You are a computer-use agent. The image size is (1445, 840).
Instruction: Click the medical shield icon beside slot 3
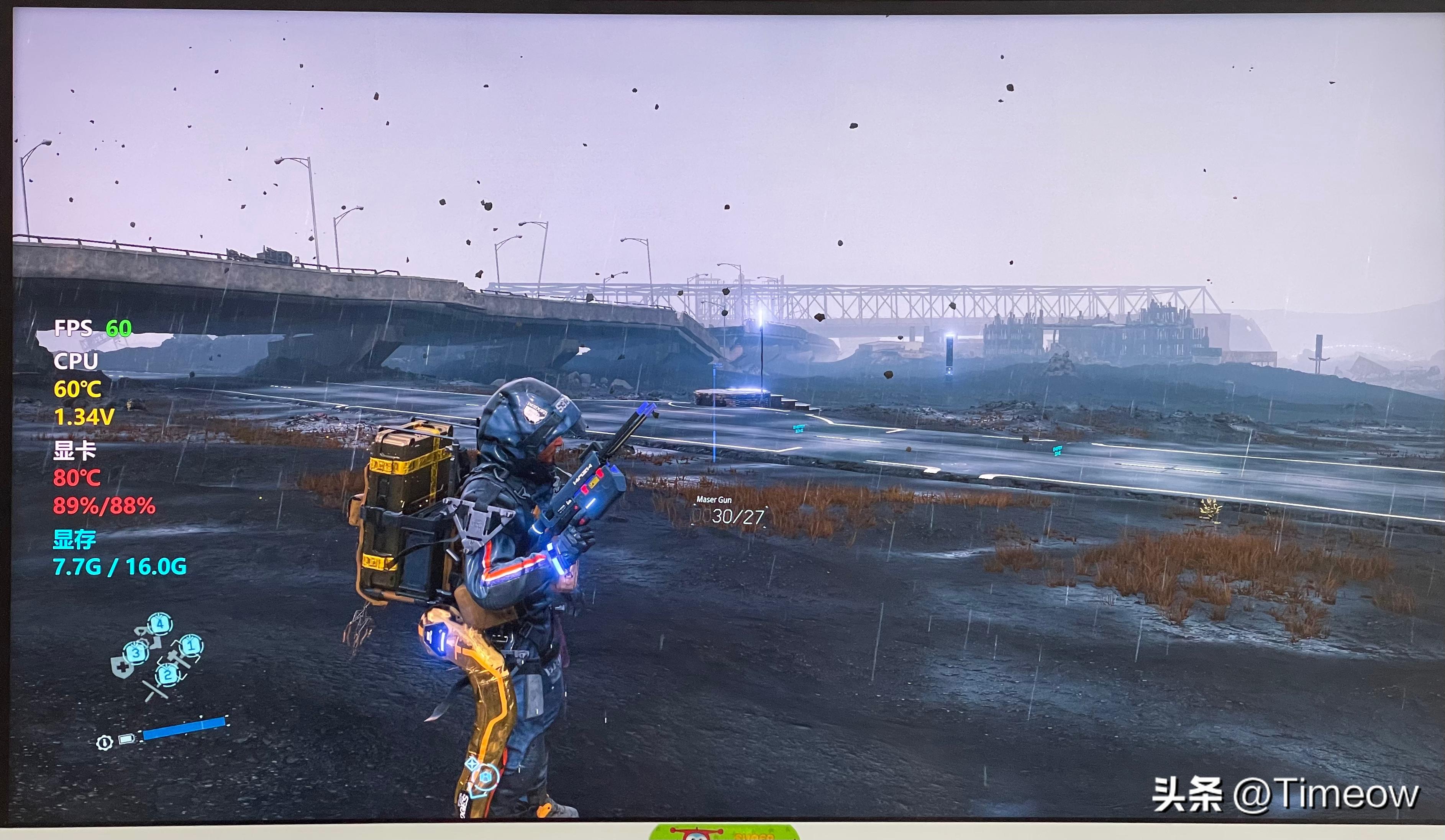tap(121, 667)
